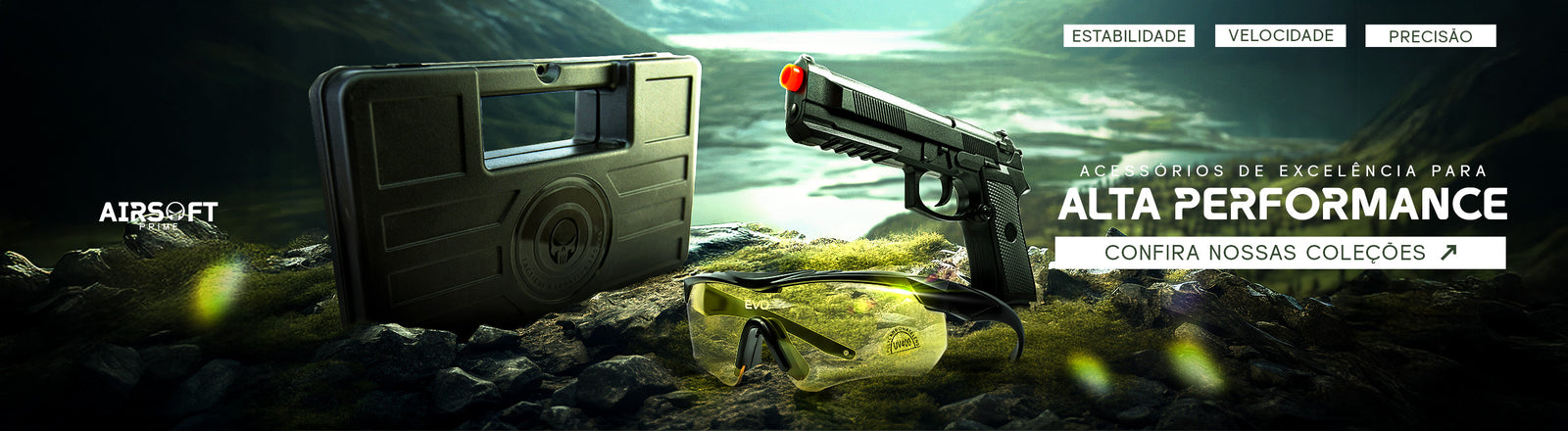
Task: Open the Airsoft Prime logo
Action: click(x=158, y=214)
